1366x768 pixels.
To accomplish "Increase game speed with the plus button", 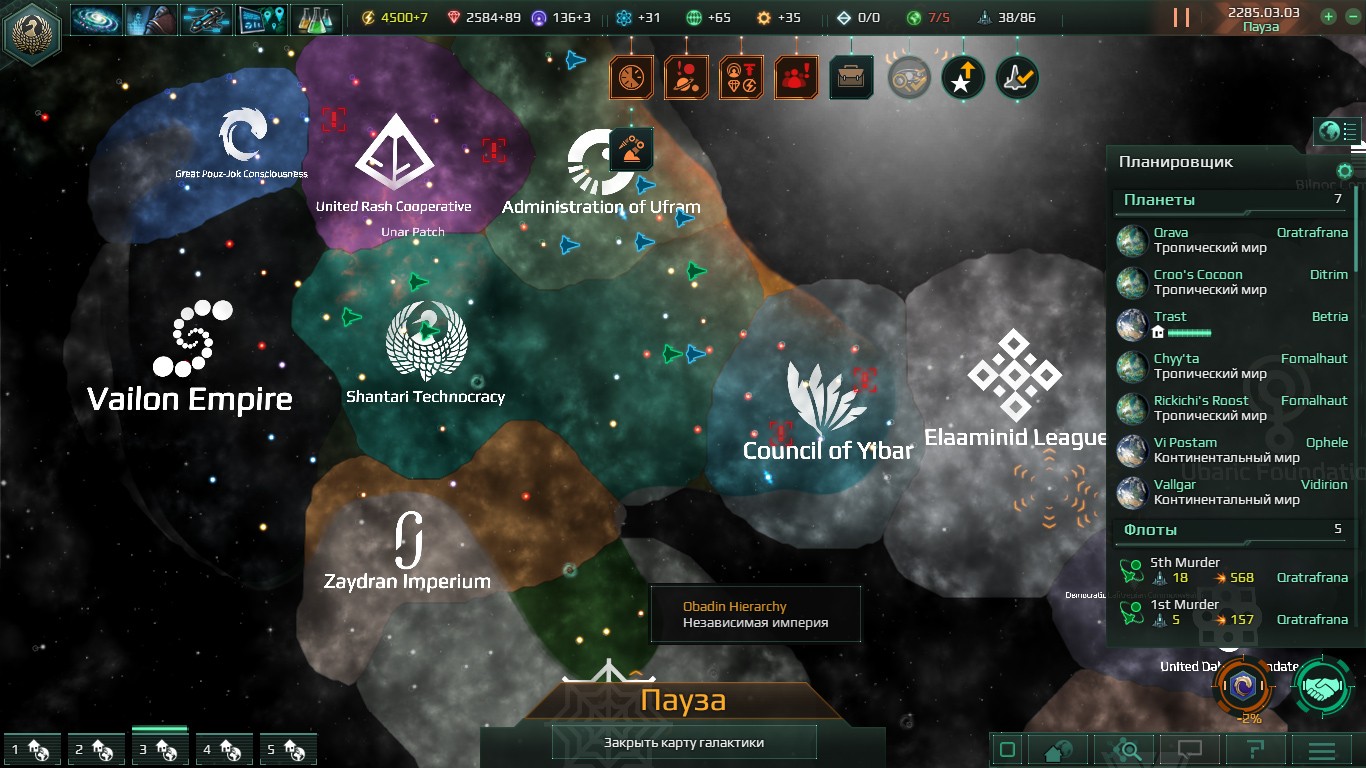I will 1328,16.
